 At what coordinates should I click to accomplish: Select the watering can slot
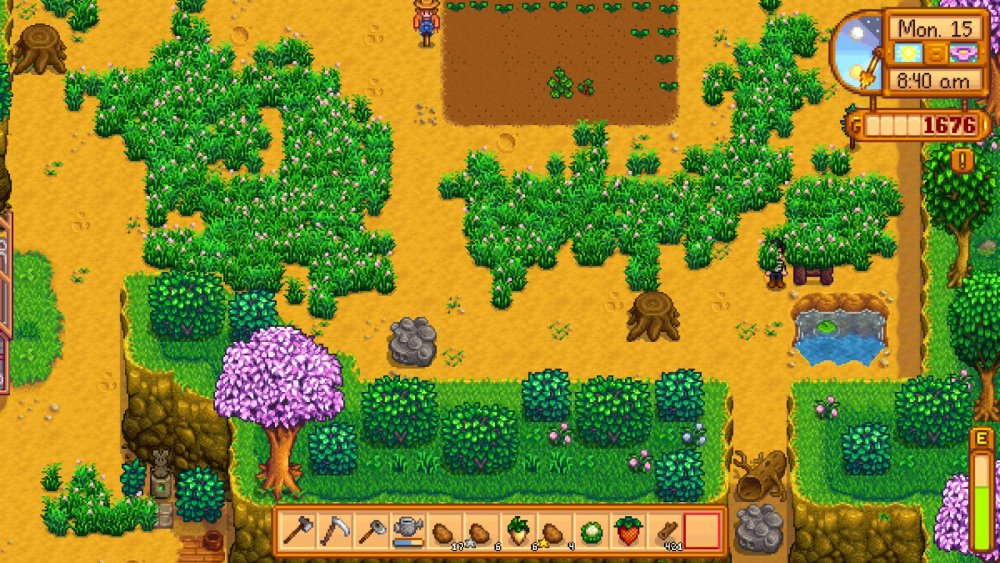407,530
